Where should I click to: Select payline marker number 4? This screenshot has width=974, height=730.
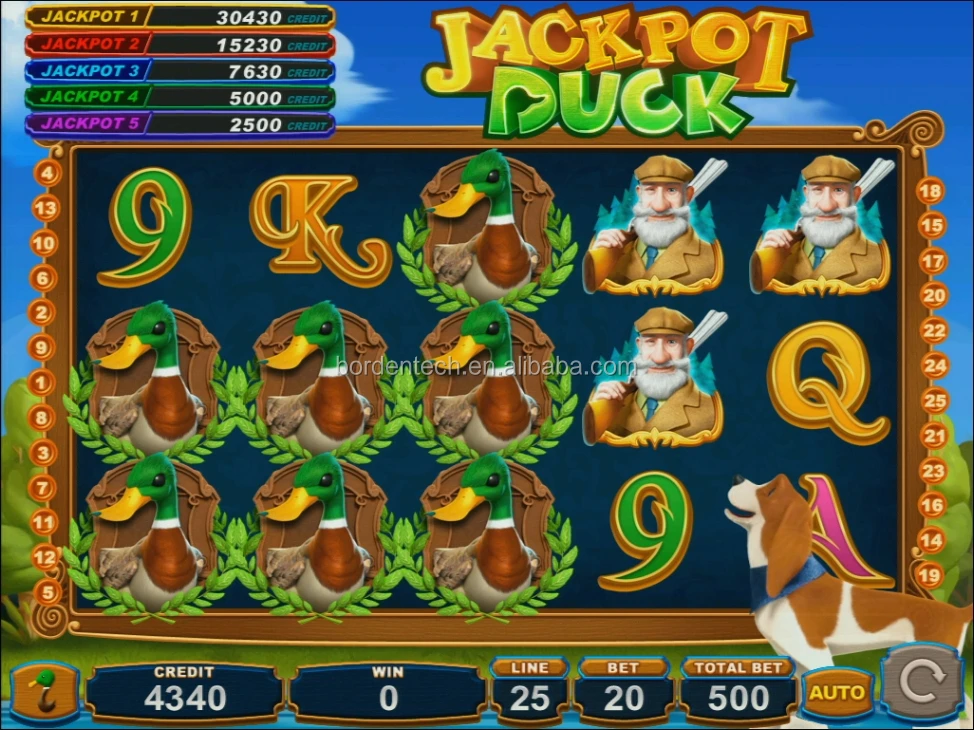point(47,173)
